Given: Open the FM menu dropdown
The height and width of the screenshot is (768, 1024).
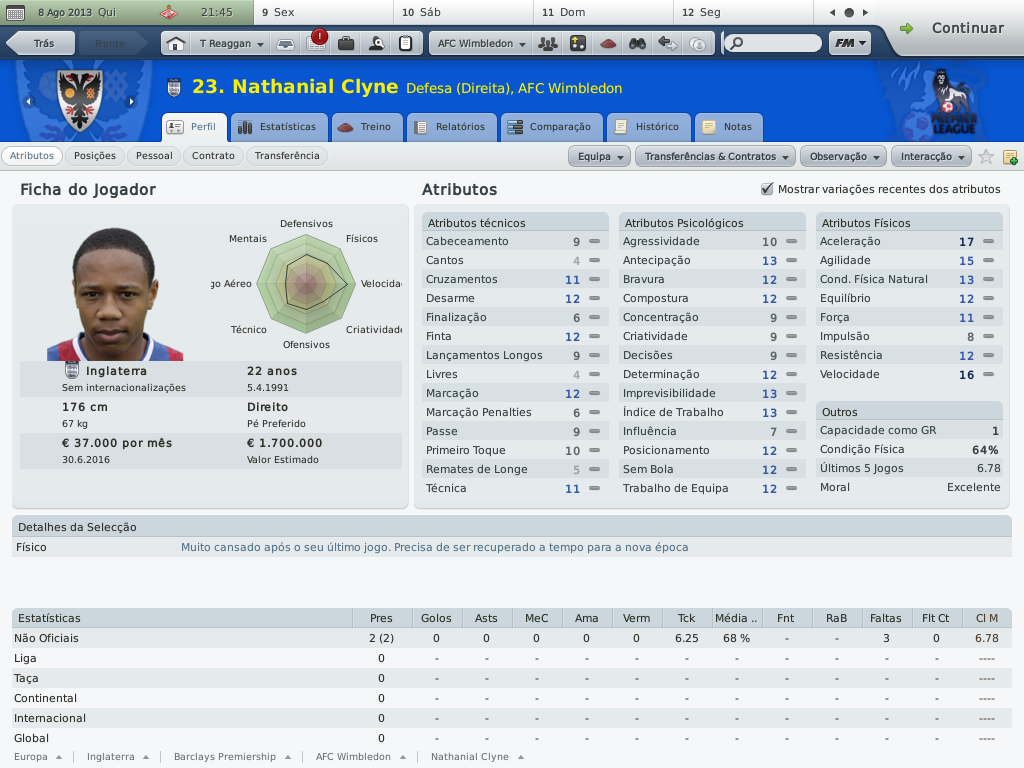Looking at the screenshot, I should tap(849, 44).
